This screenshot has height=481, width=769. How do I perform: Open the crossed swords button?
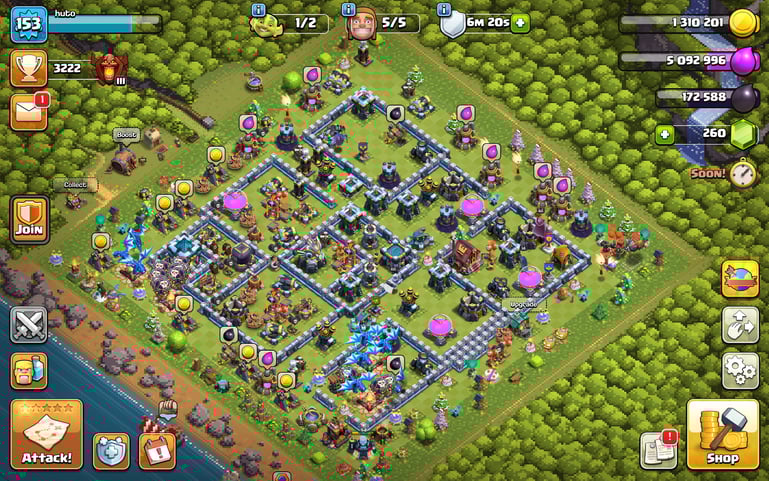pyautogui.click(x=29, y=324)
